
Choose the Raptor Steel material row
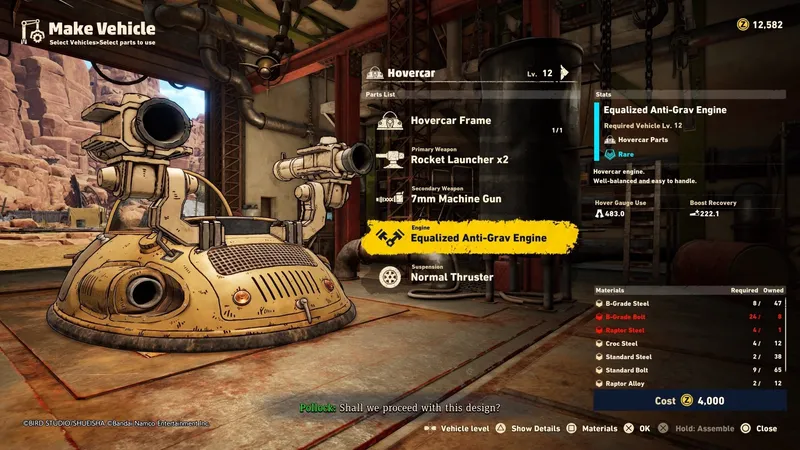[690, 328]
